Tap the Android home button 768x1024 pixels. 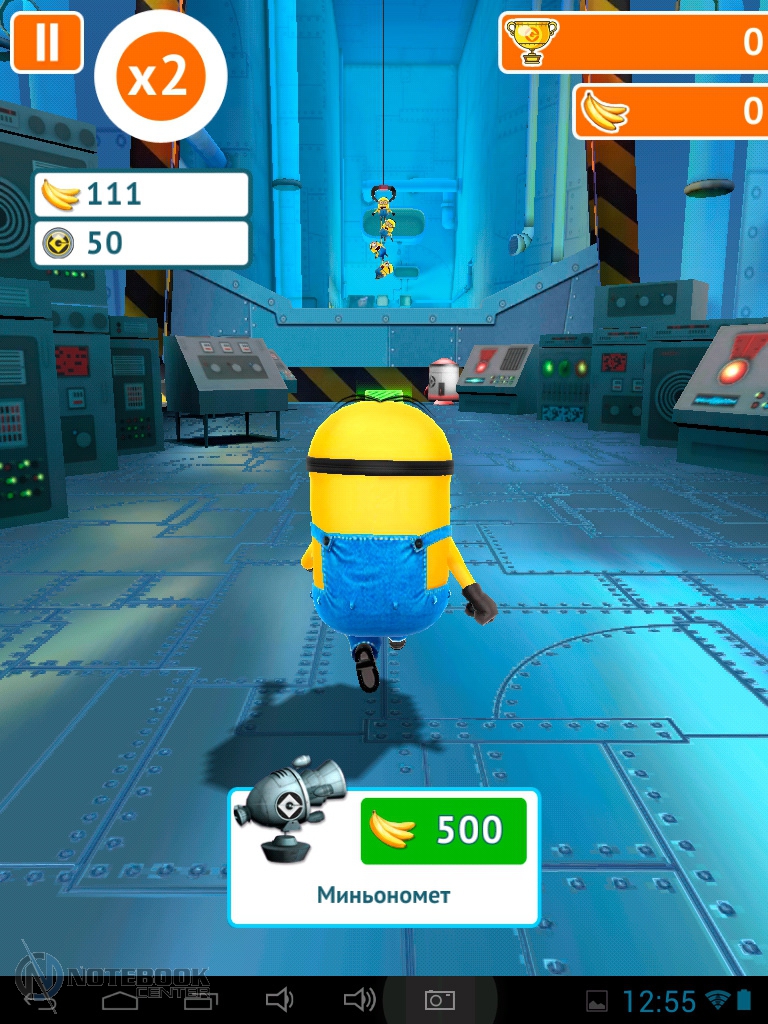120,1000
